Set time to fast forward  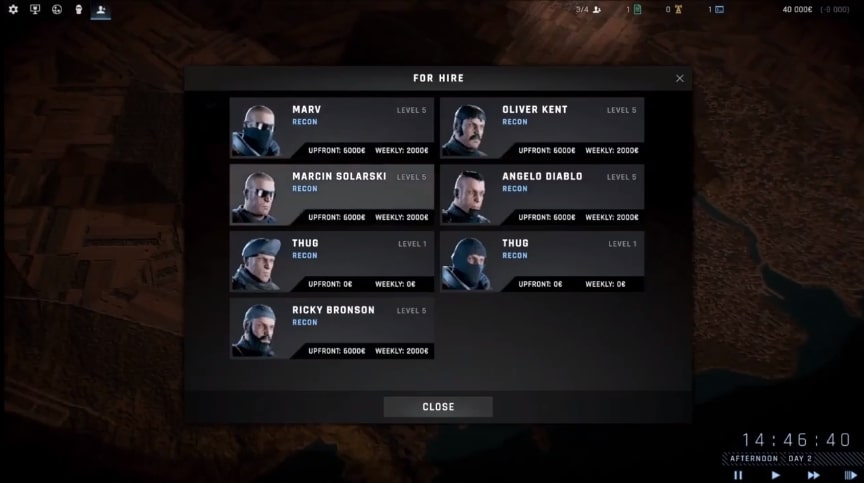(x=813, y=475)
